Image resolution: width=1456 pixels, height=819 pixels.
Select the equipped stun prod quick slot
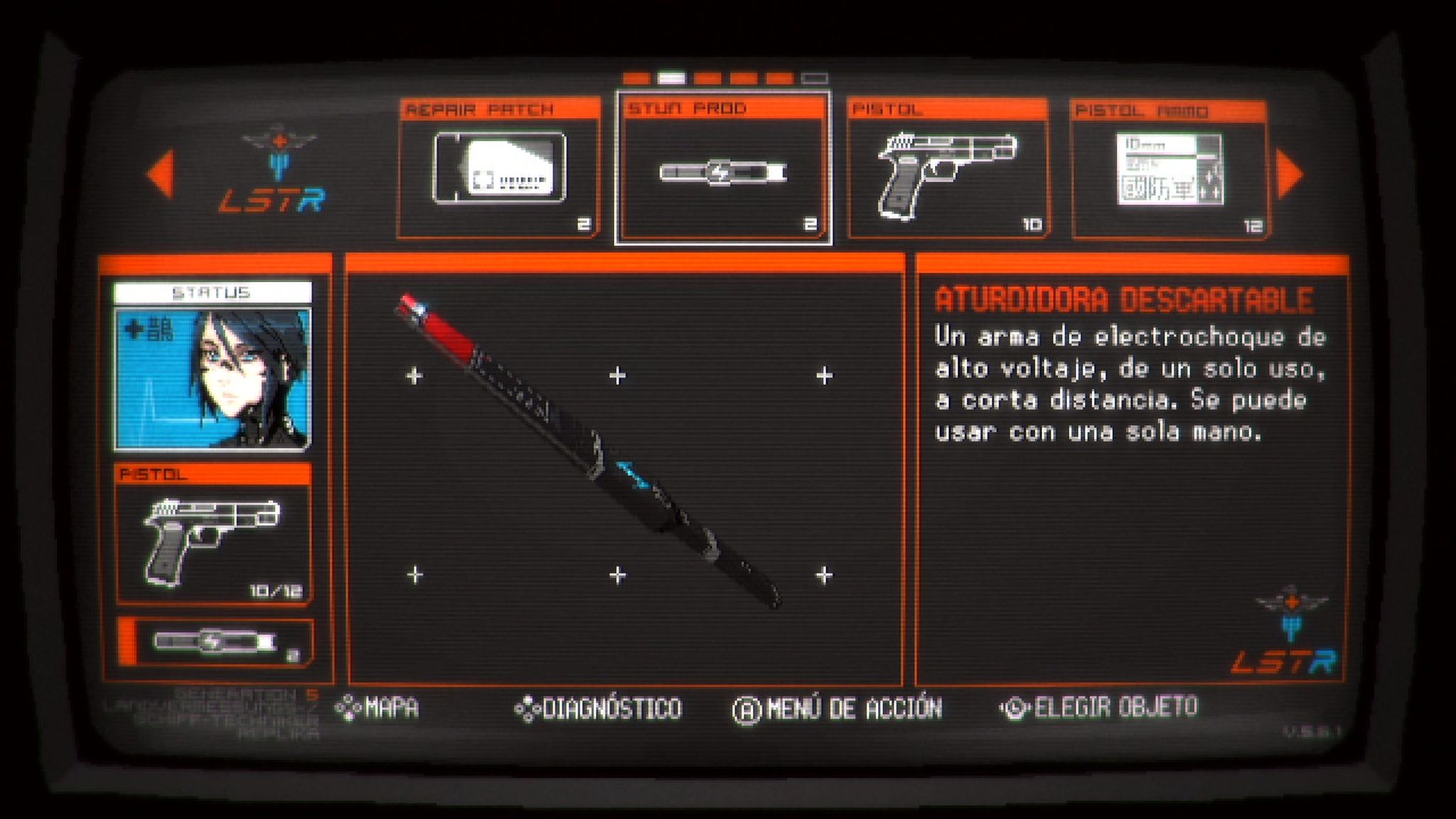point(215,643)
